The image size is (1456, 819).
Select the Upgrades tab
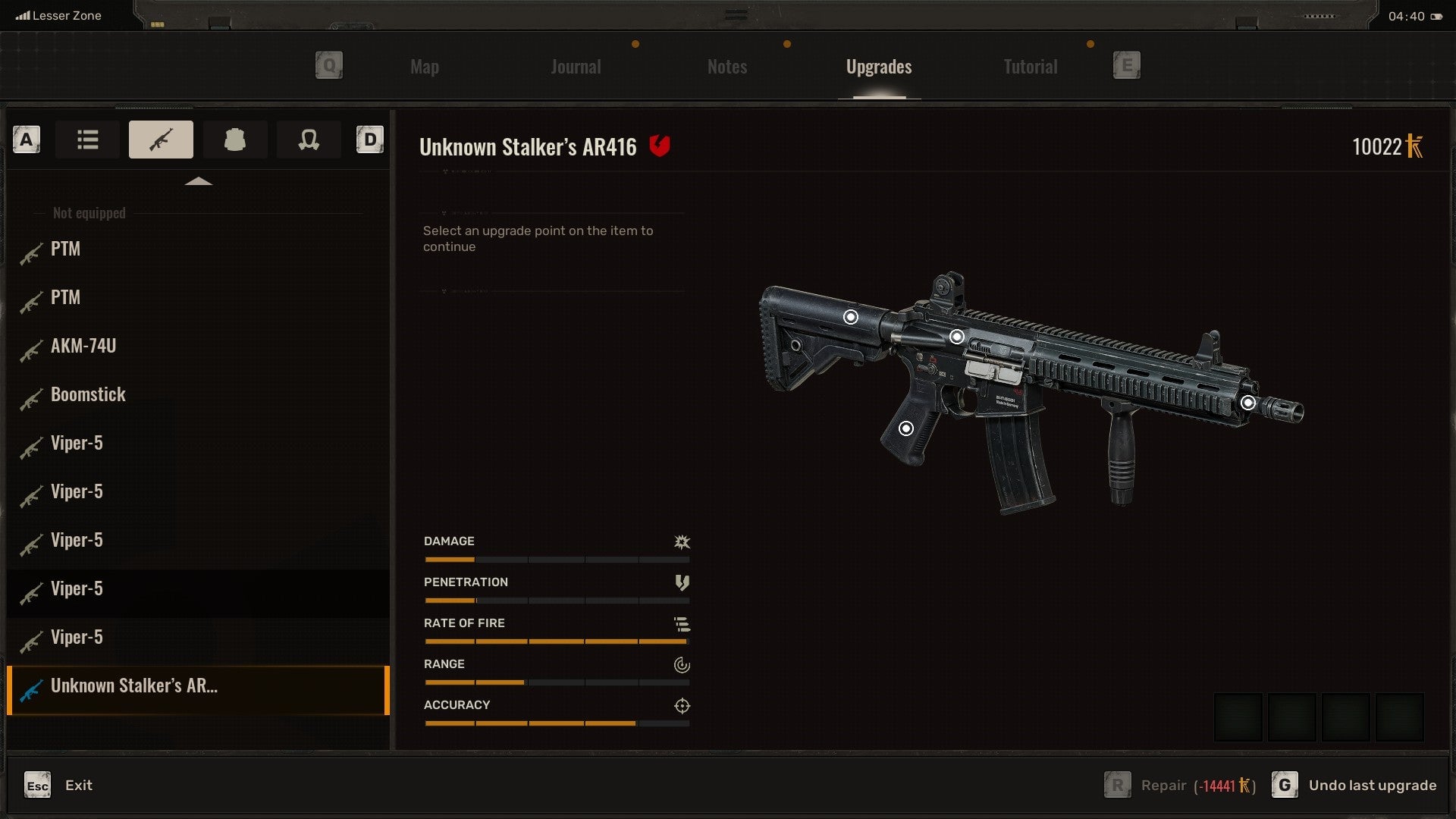coord(878,67)
